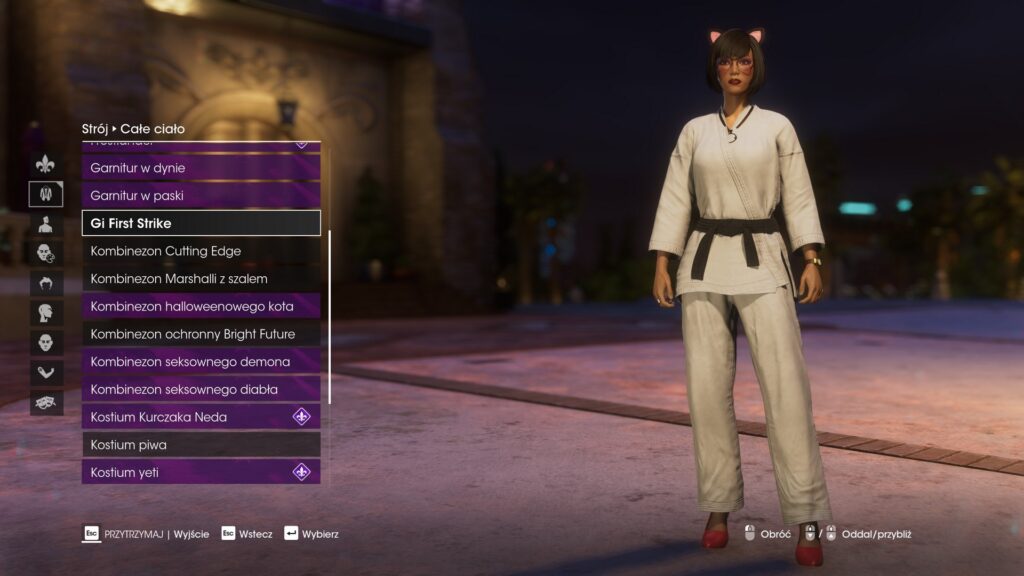Select Kombinezon halloweenowego kota

(x=200, y=306)
